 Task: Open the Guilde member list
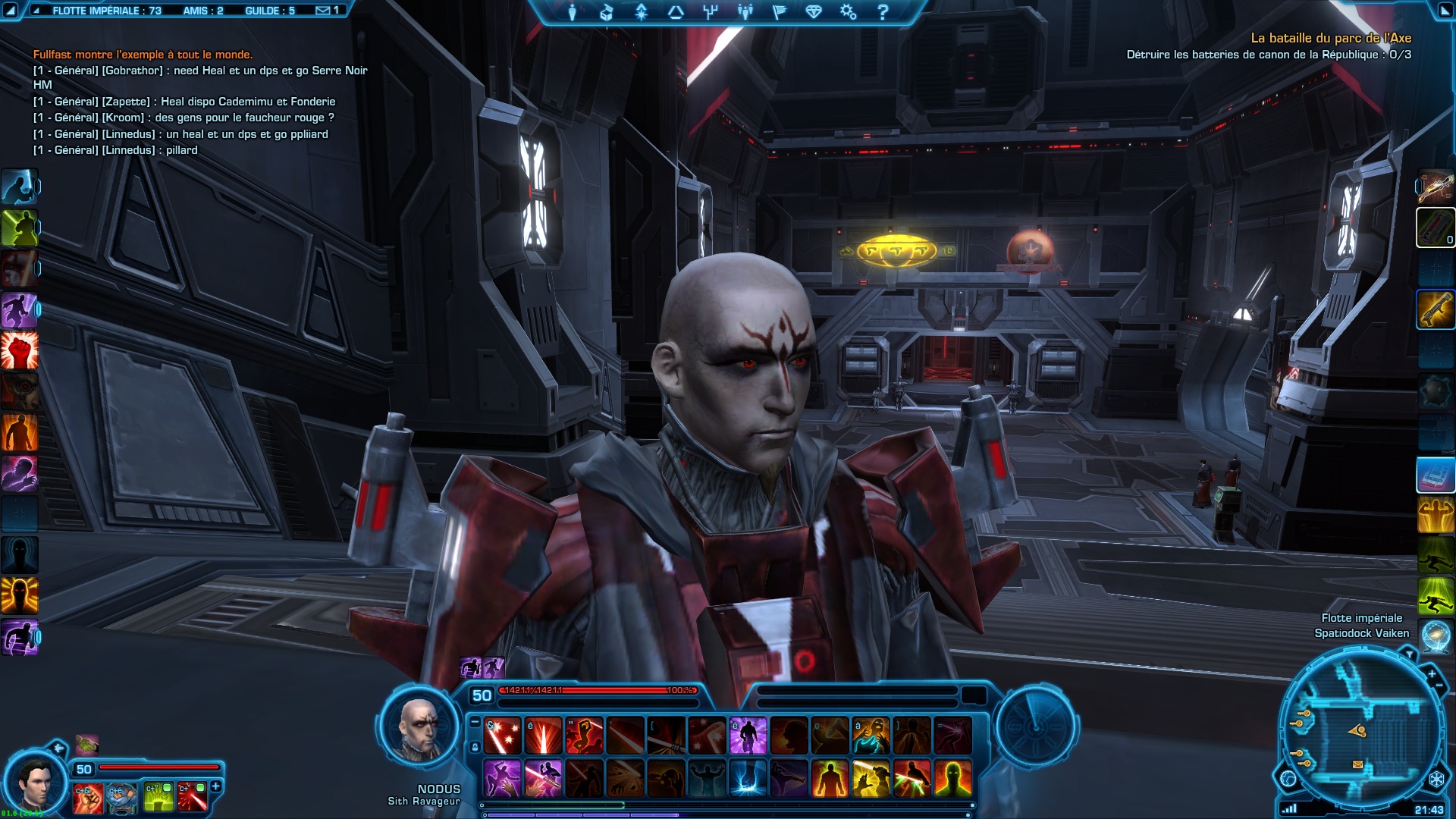pos(269,11)
